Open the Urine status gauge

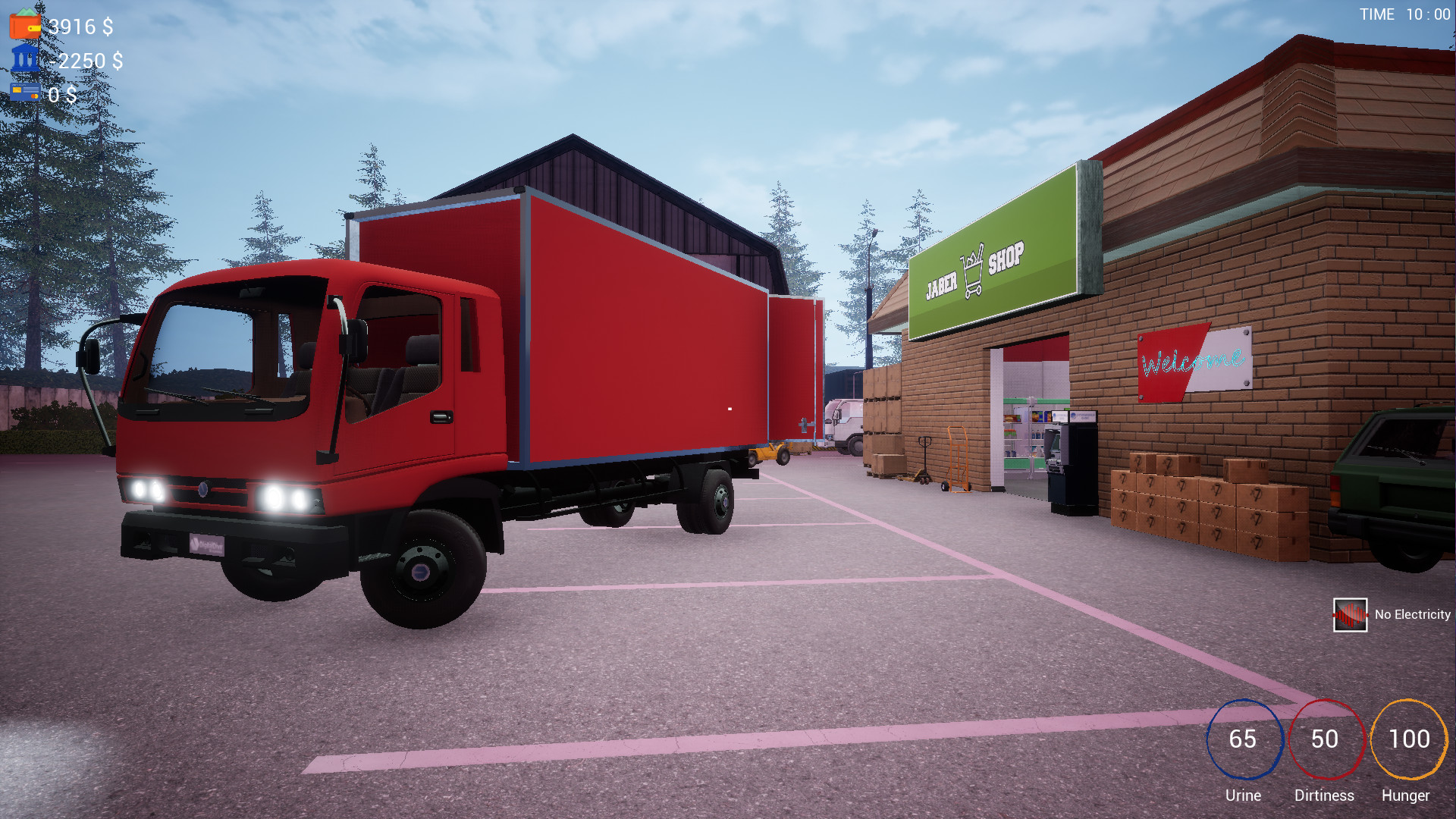1244,739
